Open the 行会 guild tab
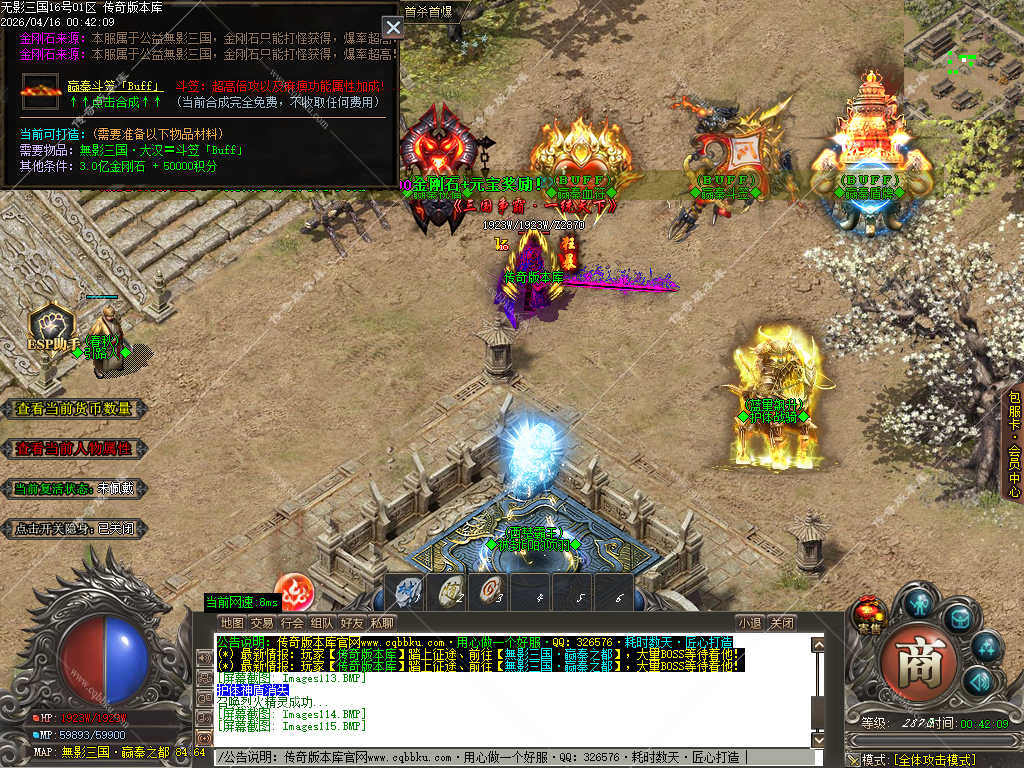Screen dimensions: 1024x768 click(292, 623)
